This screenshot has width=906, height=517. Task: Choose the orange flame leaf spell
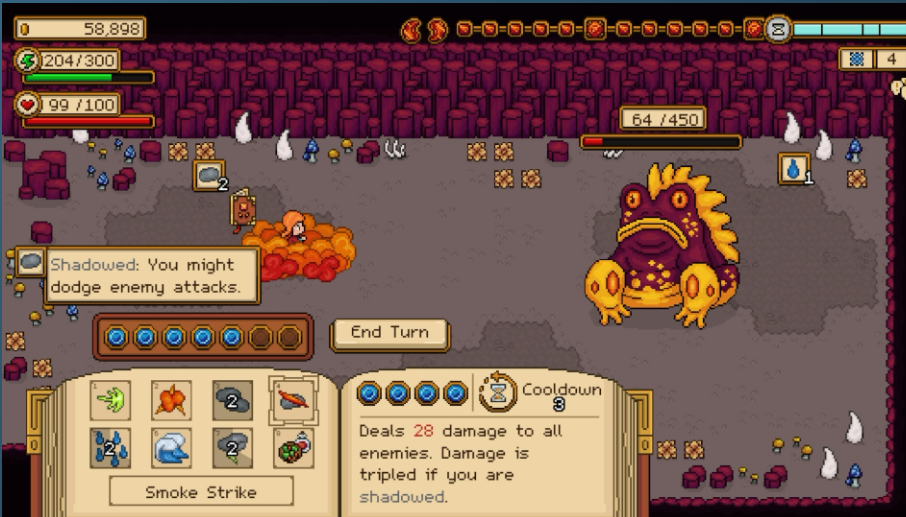[171, 400]
